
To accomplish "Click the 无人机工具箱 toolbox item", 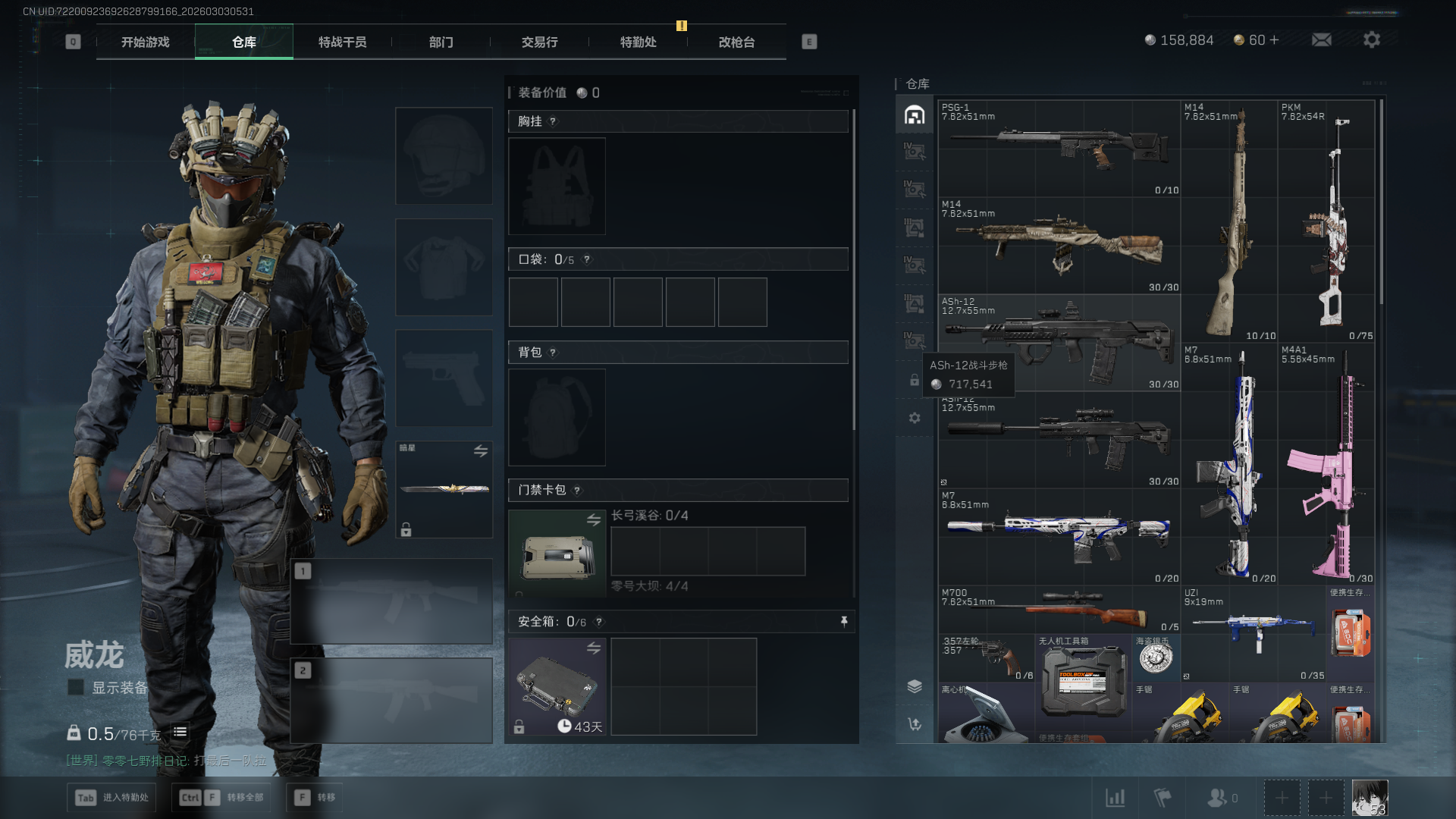I will pos(1084,679).
